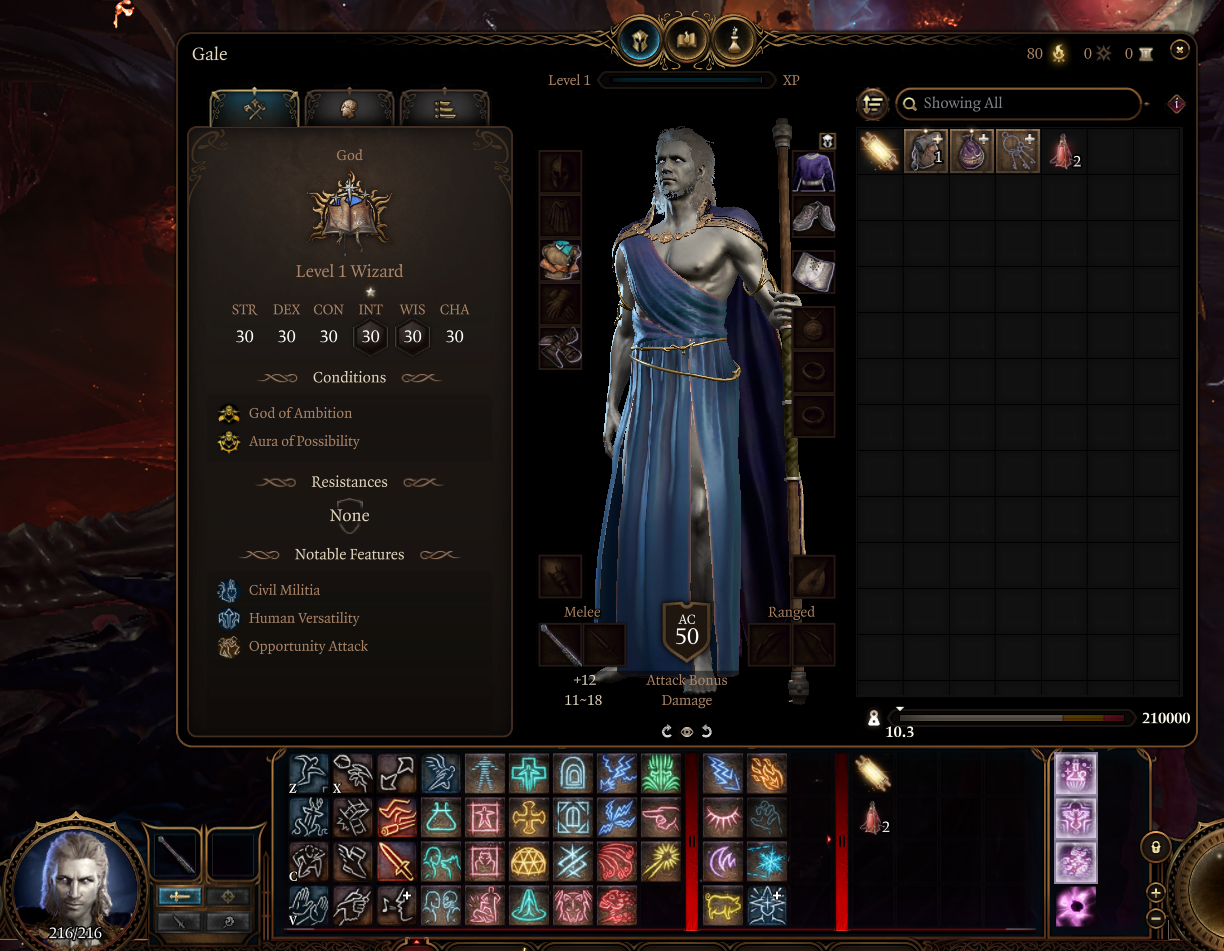Click the Showing All search field
Screen dimensions: 1224x951
[x=1020, y=103]
